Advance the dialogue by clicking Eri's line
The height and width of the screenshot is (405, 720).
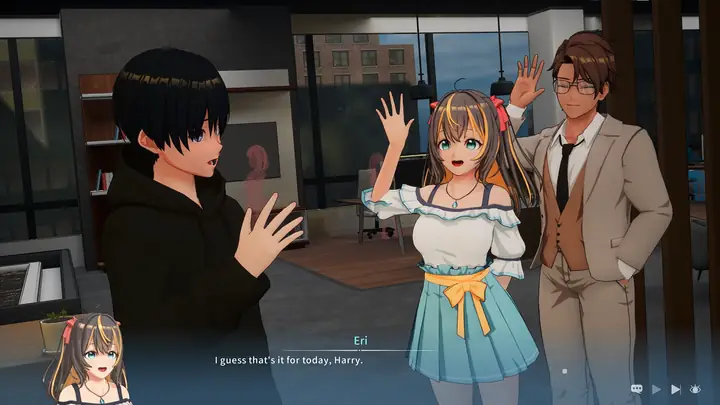click(288, 360)
